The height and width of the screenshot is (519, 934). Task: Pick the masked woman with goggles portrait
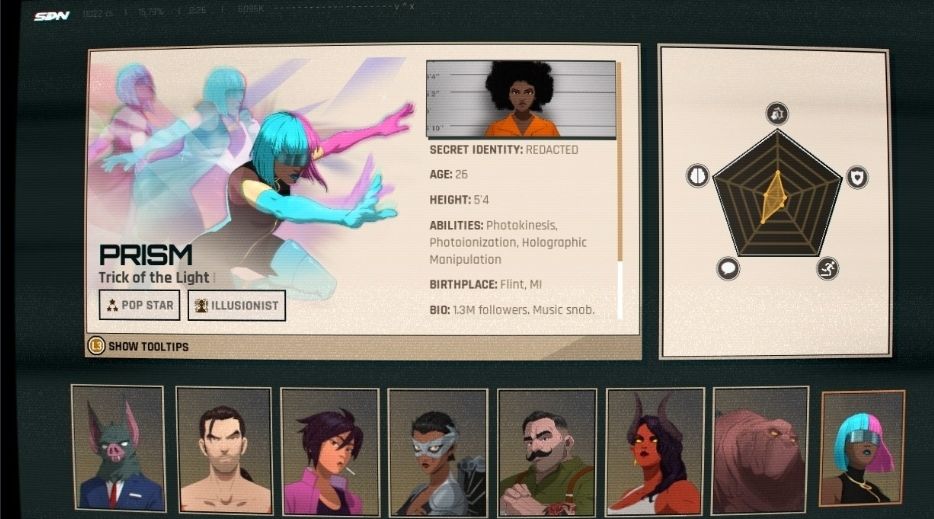coord(436,451)
